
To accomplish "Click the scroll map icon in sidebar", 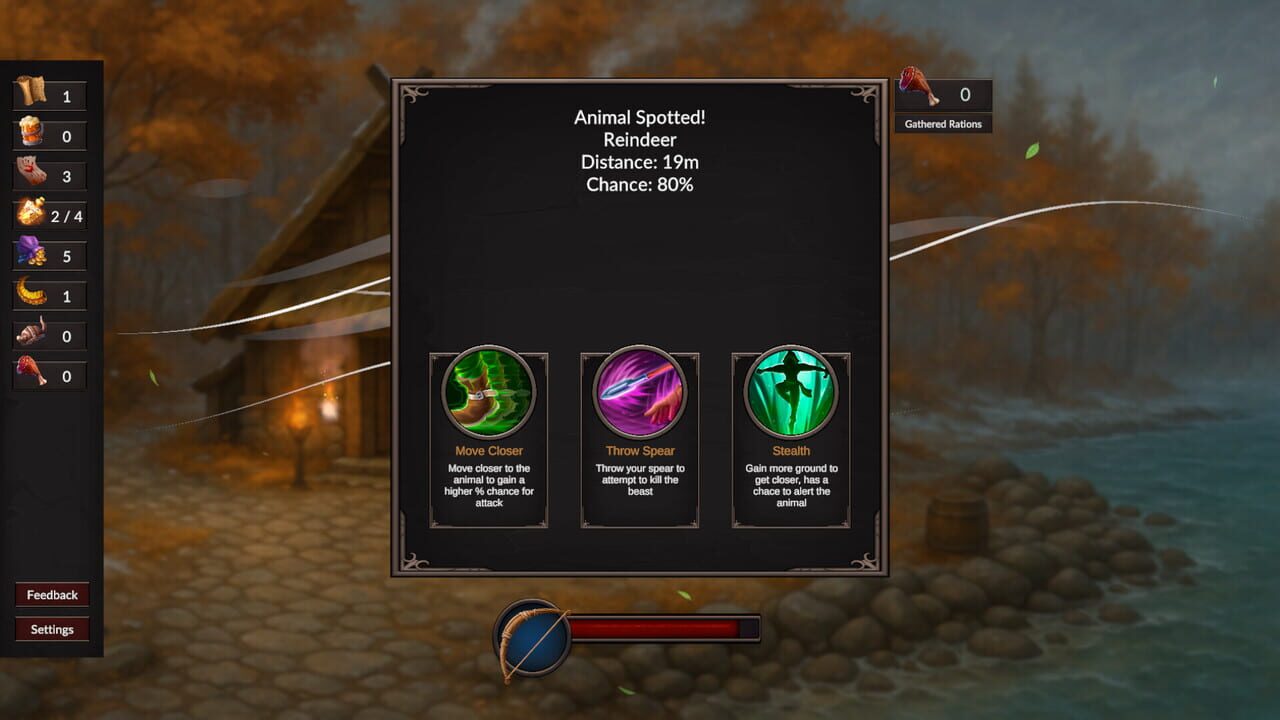I will click(x=30, y=95).
